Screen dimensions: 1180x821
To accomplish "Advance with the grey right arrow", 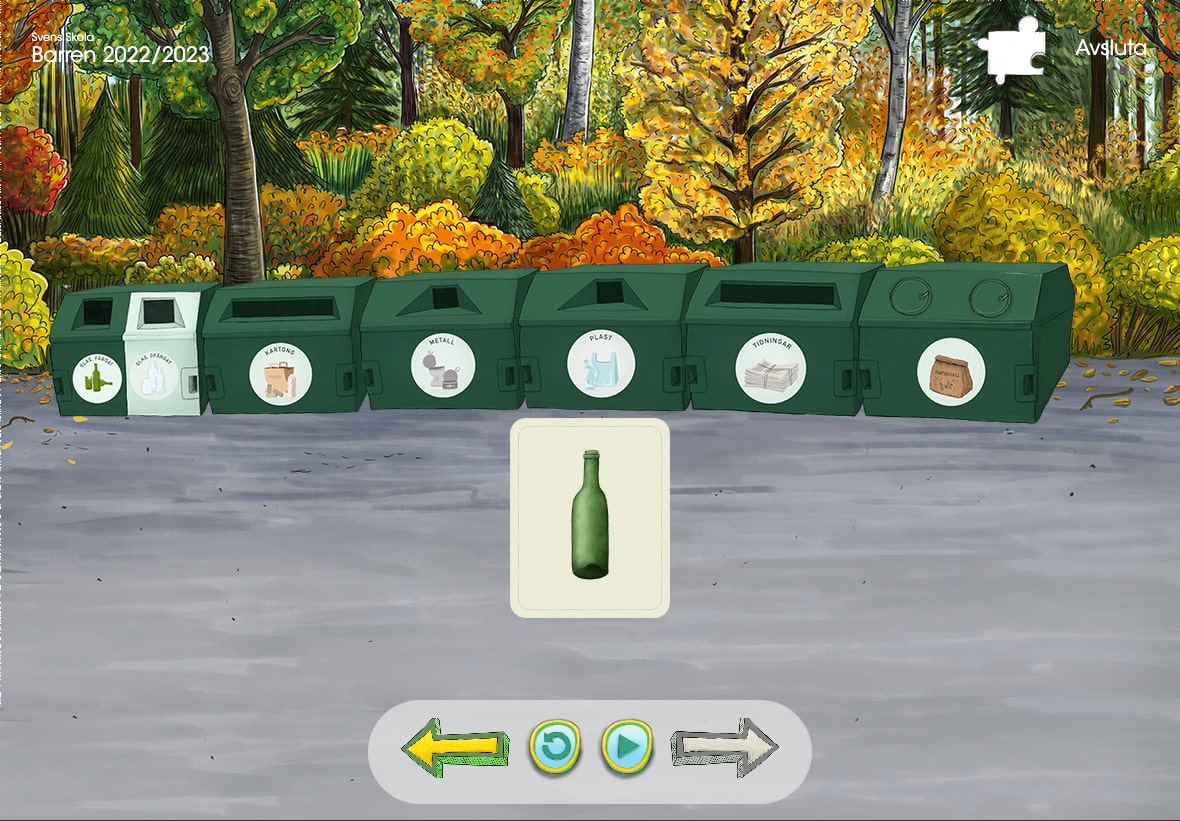I will 724,747.
